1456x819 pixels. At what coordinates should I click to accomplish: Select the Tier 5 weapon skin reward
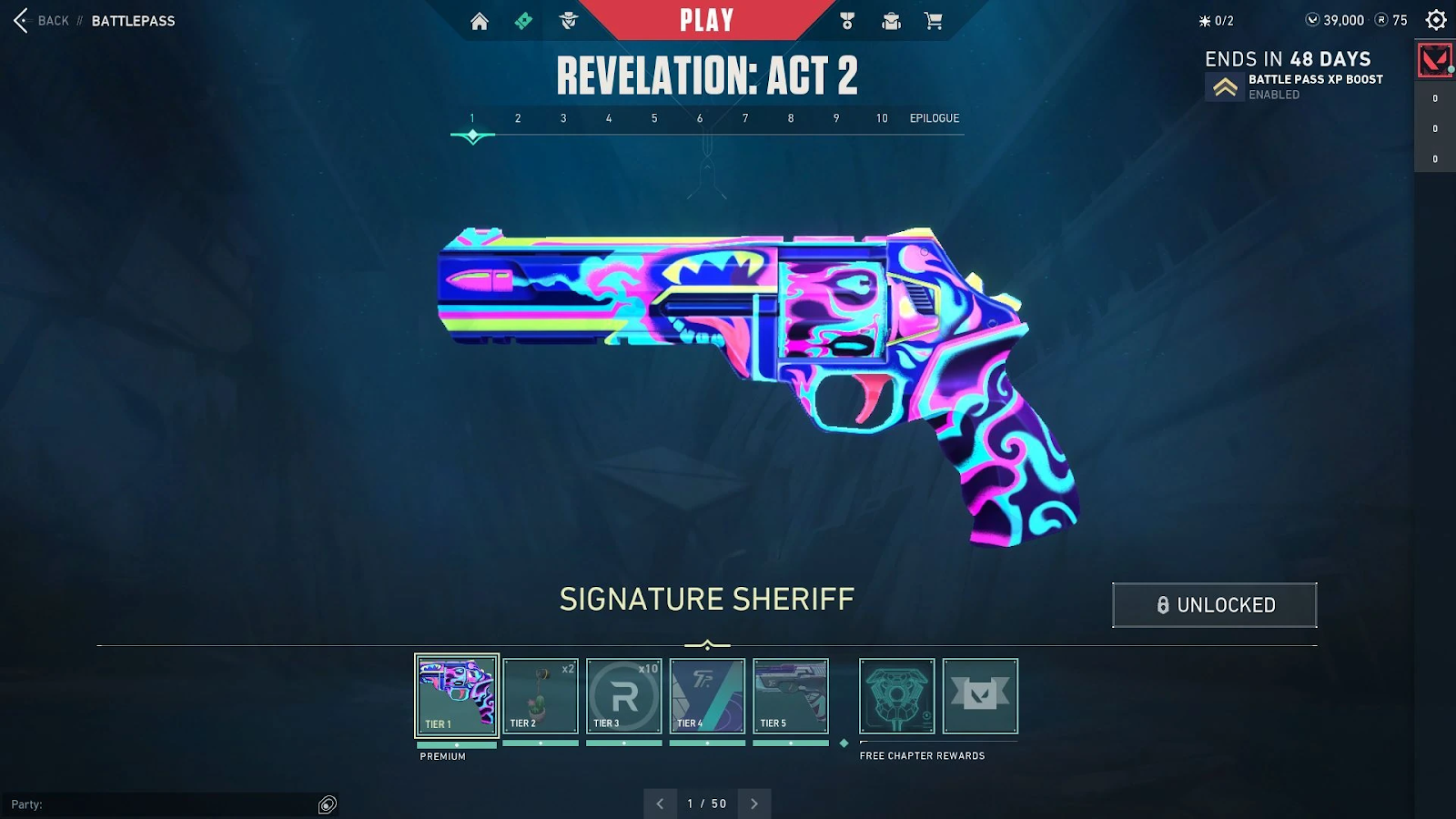[x=791, y=696]
